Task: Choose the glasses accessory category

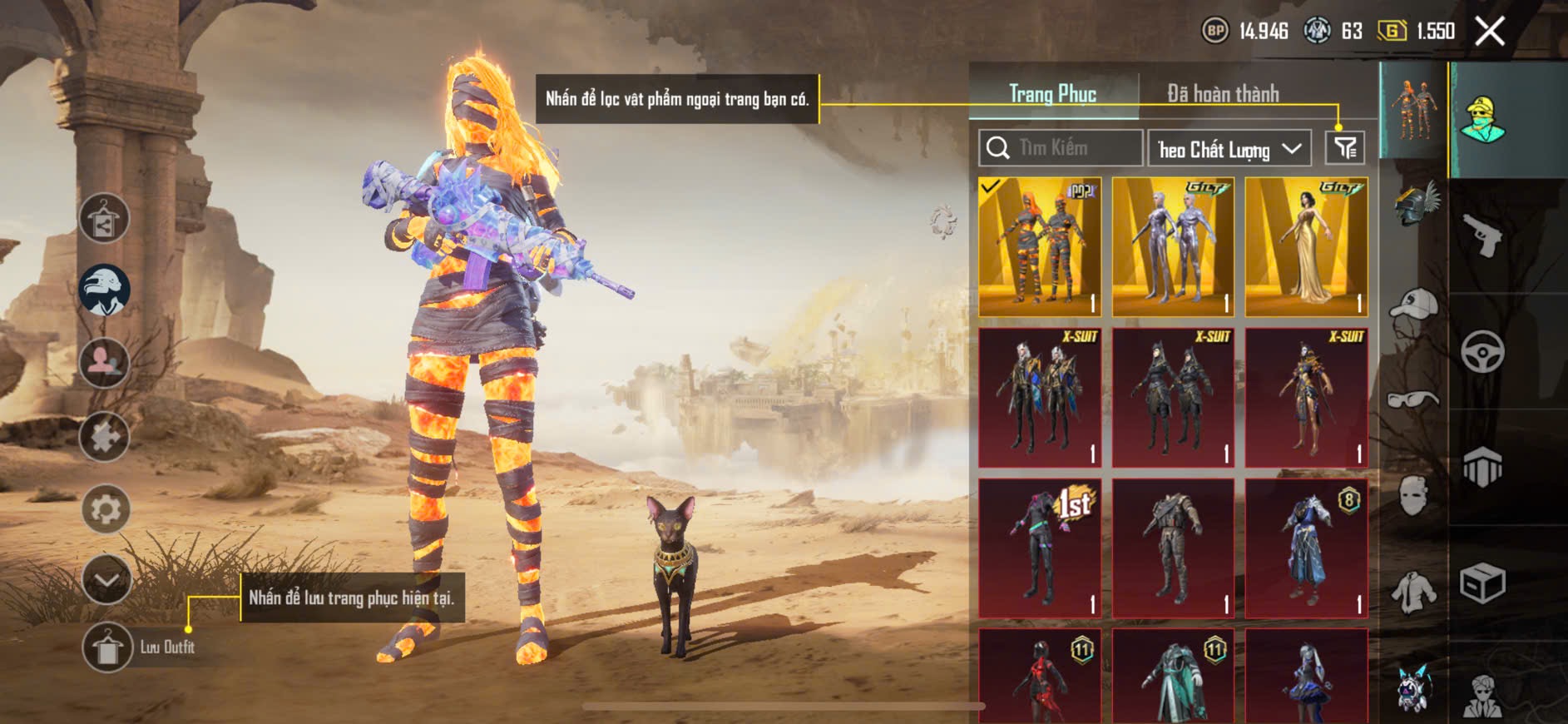Action: (1413, 399)
